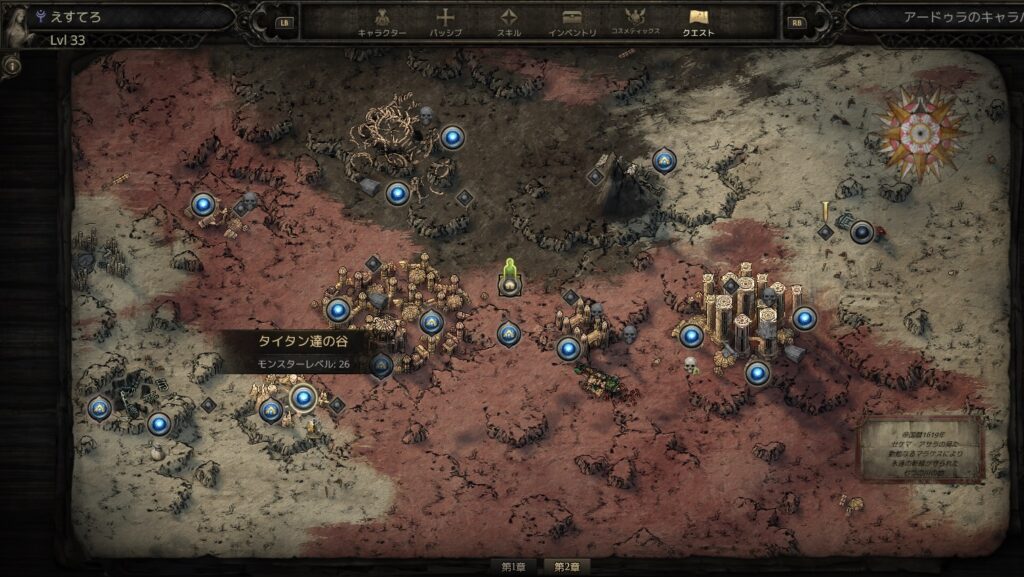Click the gold-ringed waypoint below タイタン達の谷 label

tap(303, 398)
